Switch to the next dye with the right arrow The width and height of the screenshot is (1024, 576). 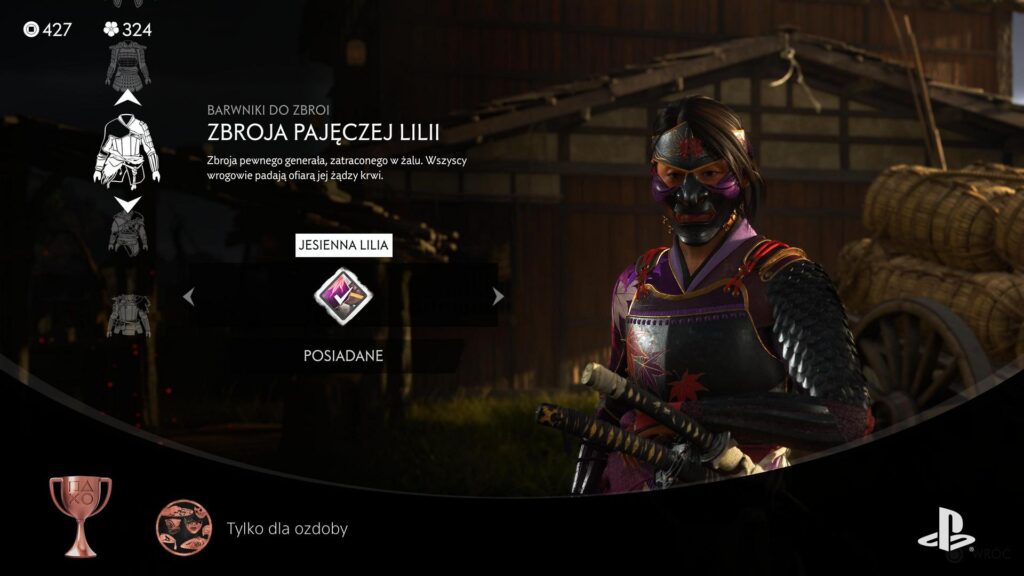click(498, 295)
